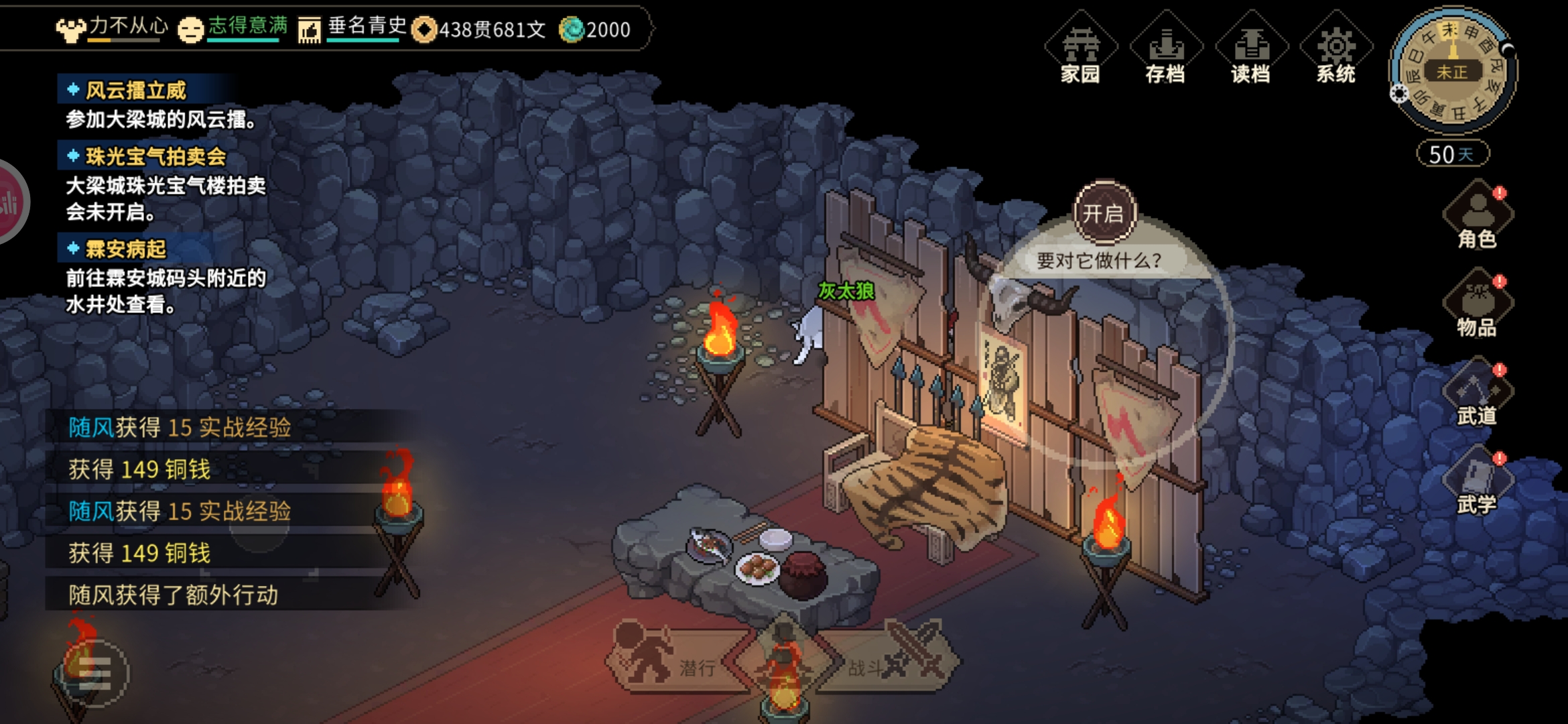Save the game with 存档
This screenshot has height=724, width=1568.
(x=1165, y=49)
